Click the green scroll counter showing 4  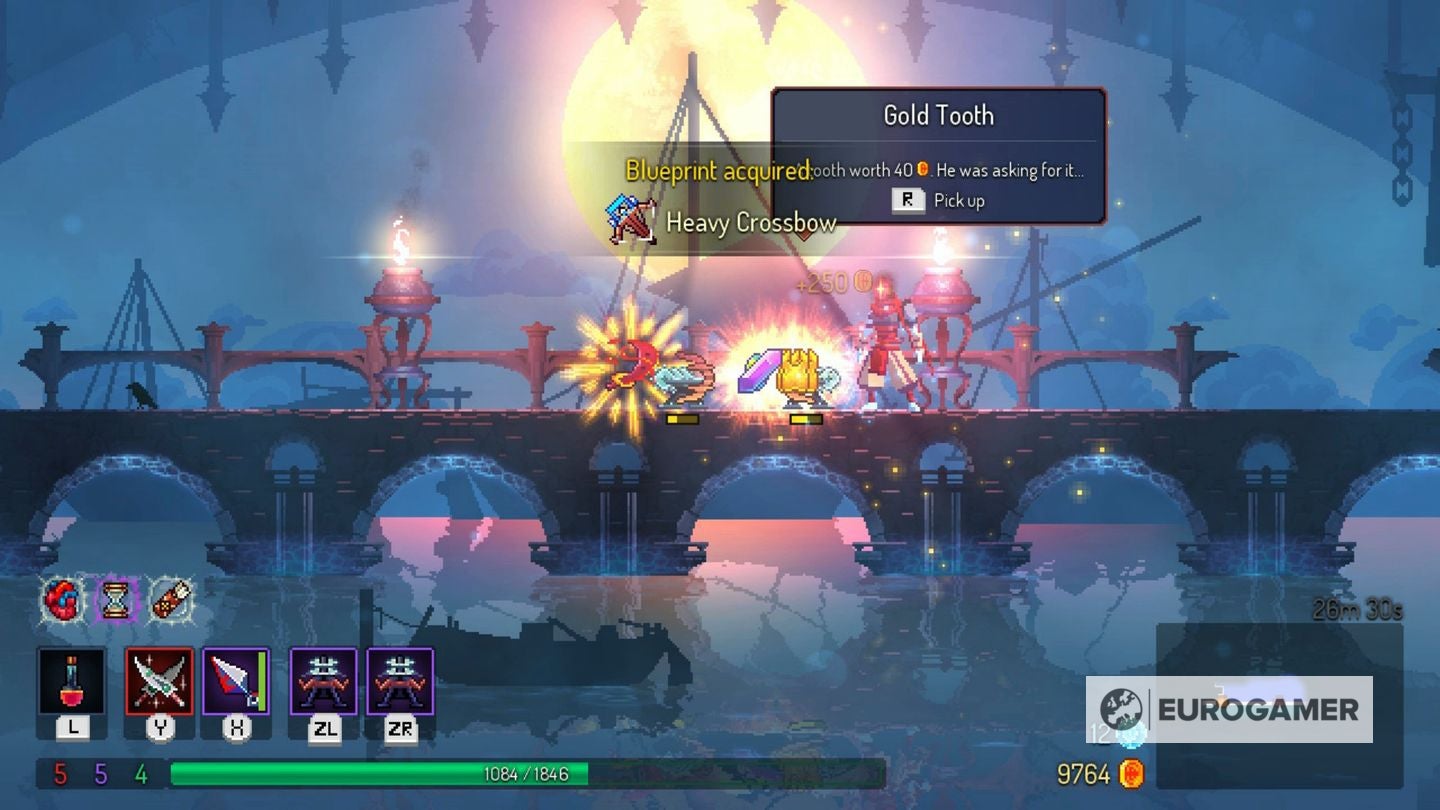click(142, 772)
